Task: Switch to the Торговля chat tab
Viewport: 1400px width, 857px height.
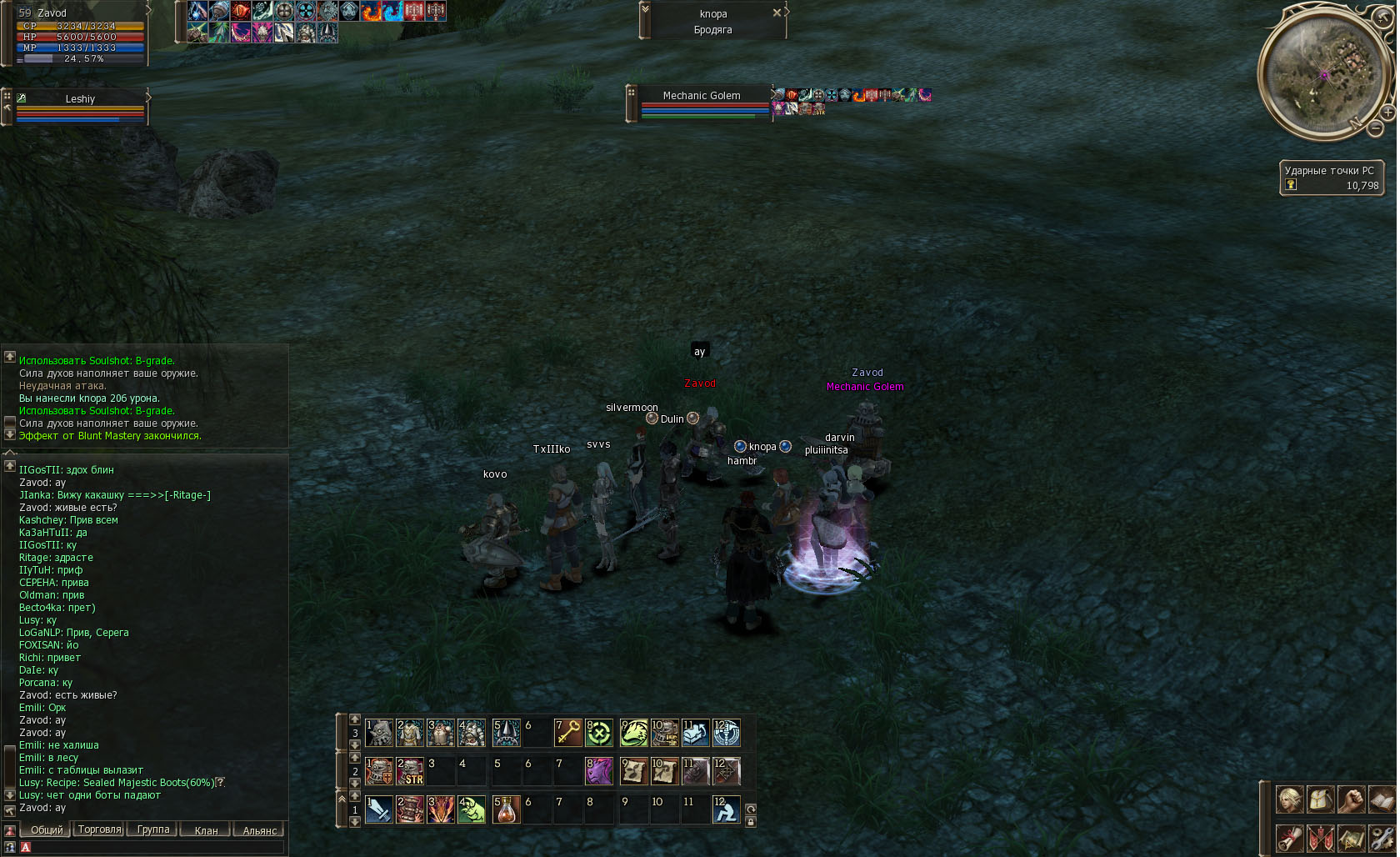Action: coord(99,829)
